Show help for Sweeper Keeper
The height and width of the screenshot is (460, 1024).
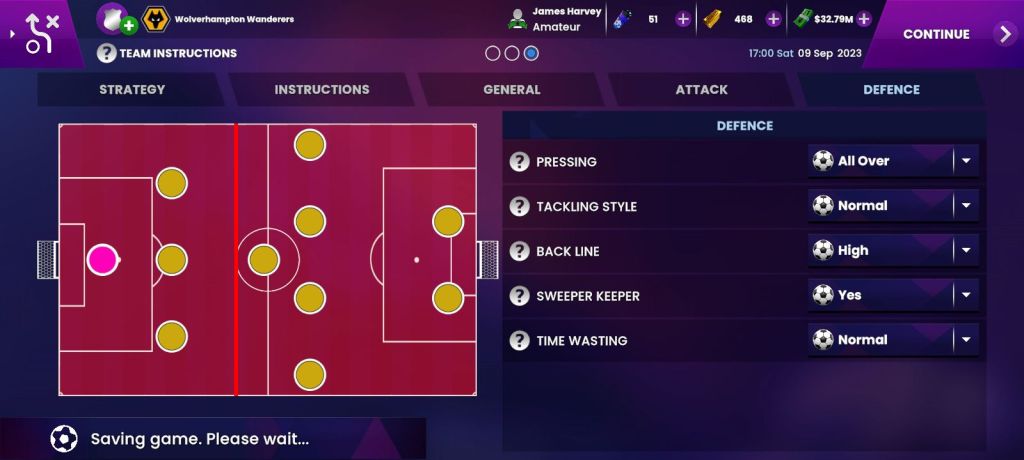[519, 296]
